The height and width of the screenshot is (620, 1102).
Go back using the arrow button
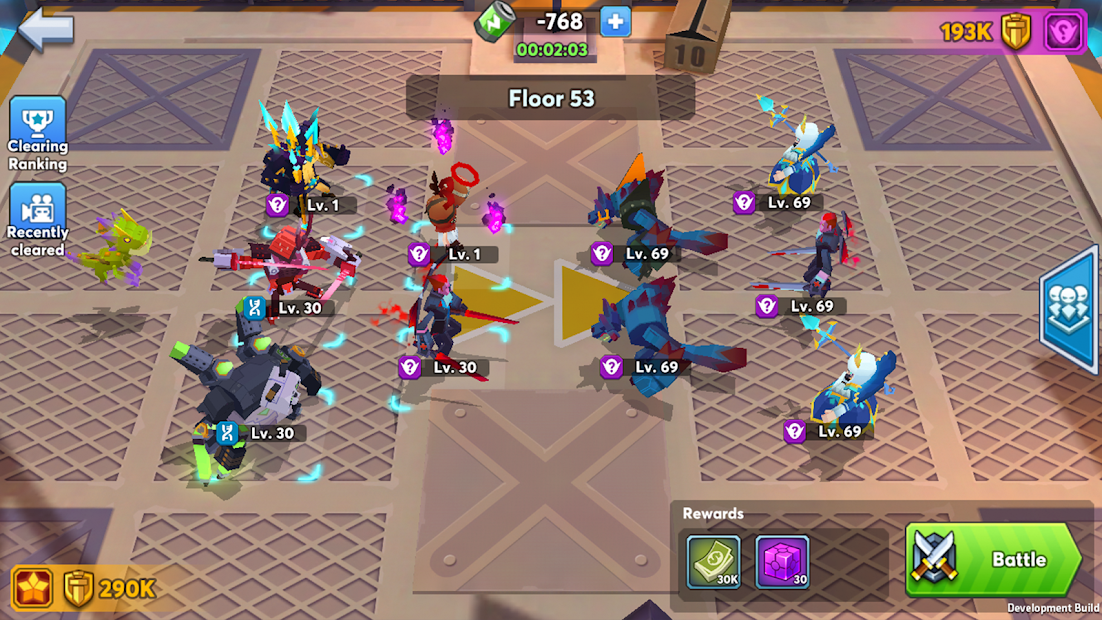click(x=46, y=27)
